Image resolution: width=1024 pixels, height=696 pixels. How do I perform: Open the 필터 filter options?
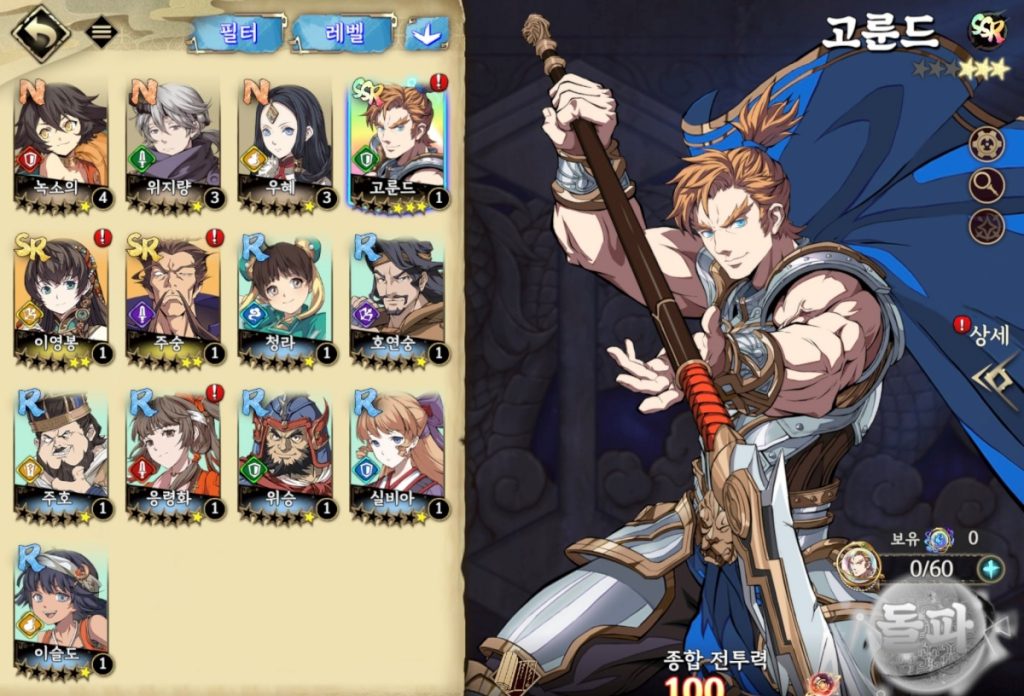tap(235, 33)
